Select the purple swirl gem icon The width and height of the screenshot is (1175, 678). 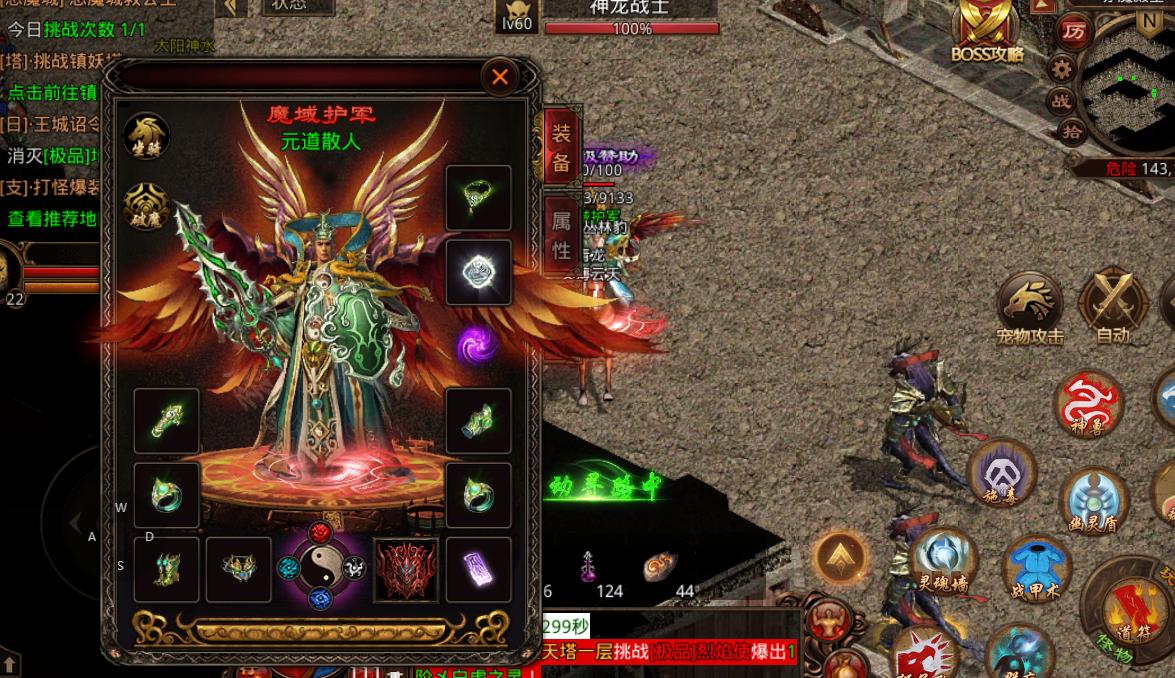click(477, 346)
